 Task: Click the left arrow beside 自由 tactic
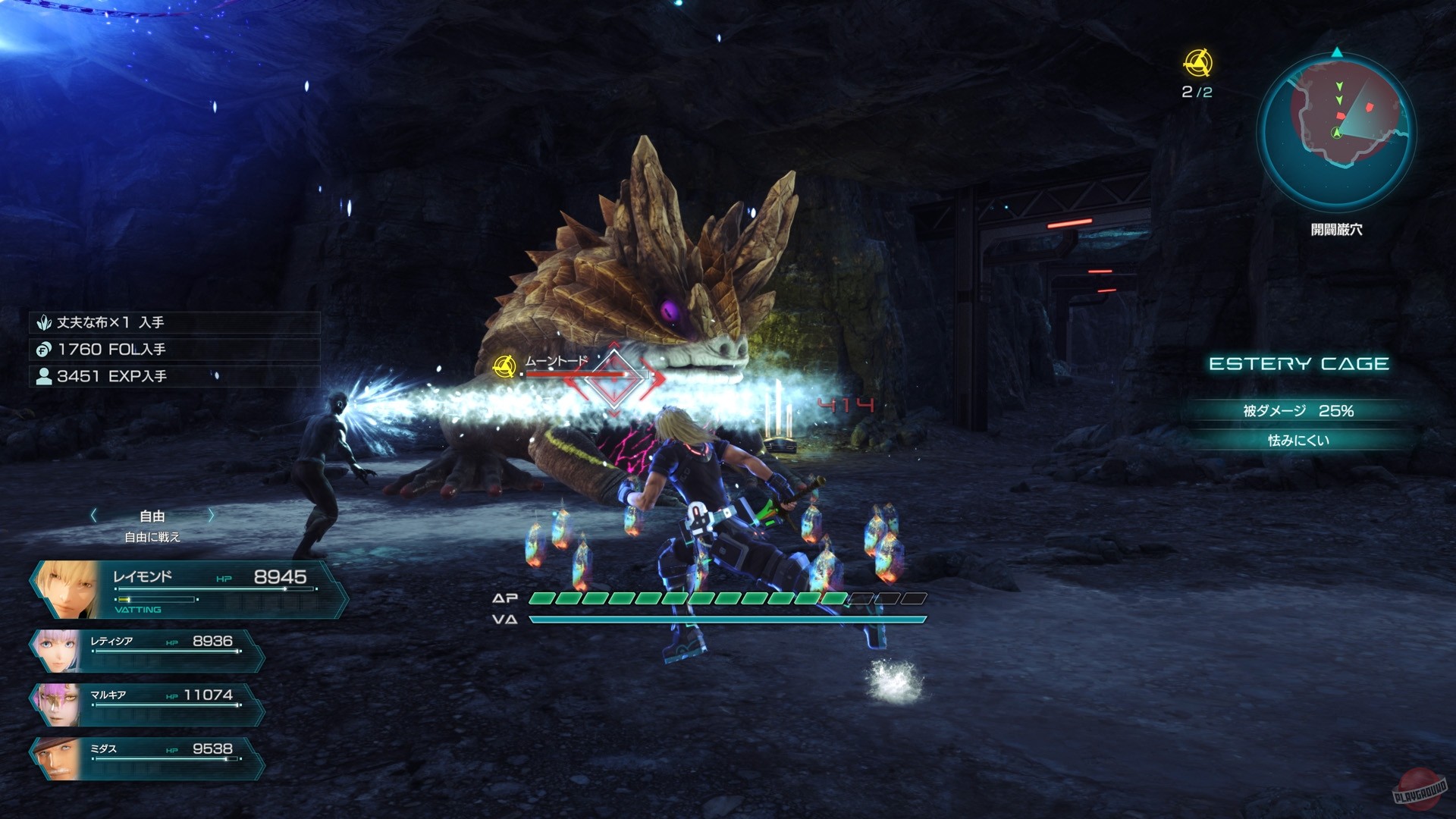tap(93, 515)
